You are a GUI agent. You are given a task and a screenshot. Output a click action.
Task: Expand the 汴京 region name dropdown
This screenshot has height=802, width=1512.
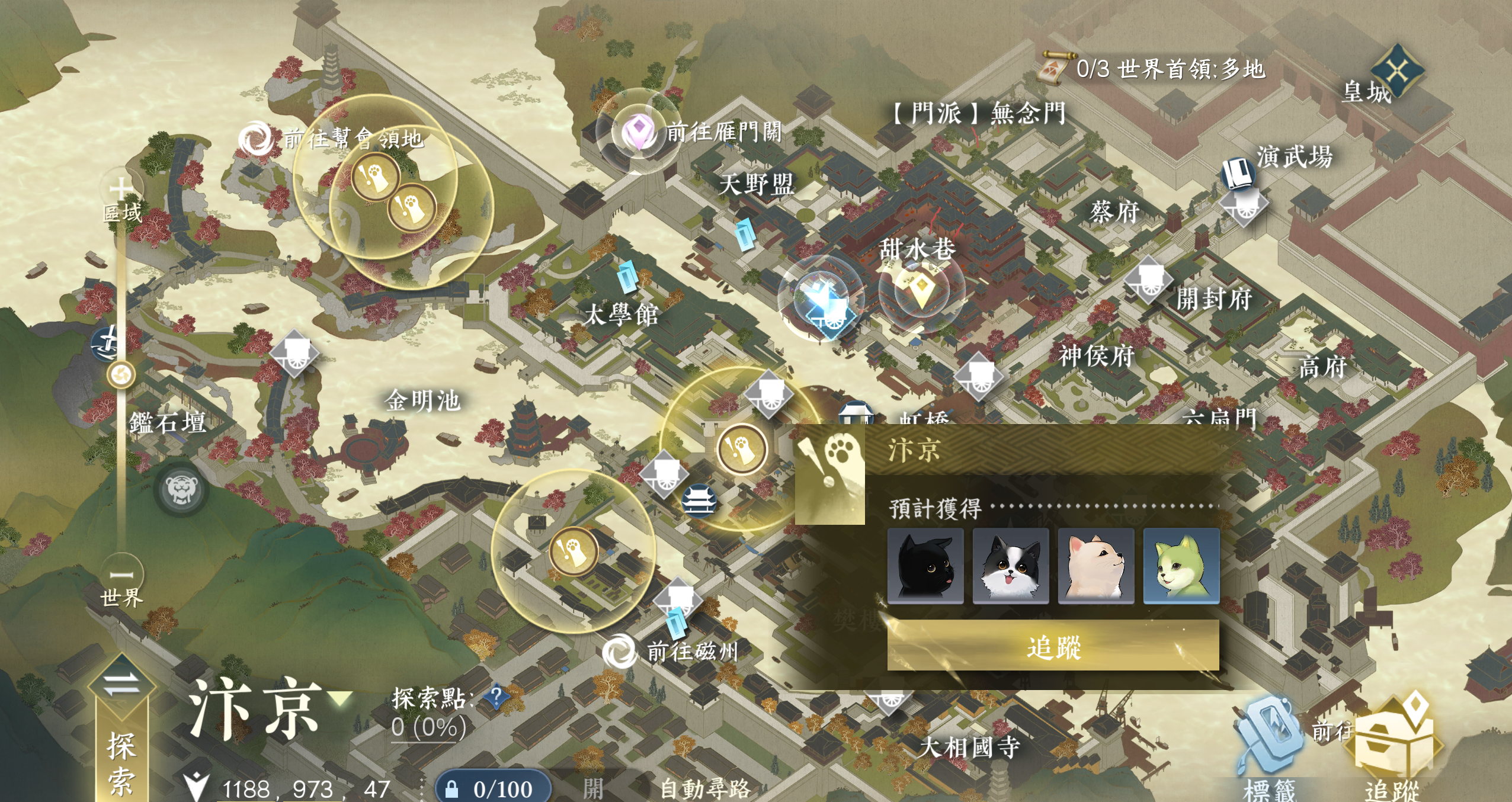click(x=341, y=698)
